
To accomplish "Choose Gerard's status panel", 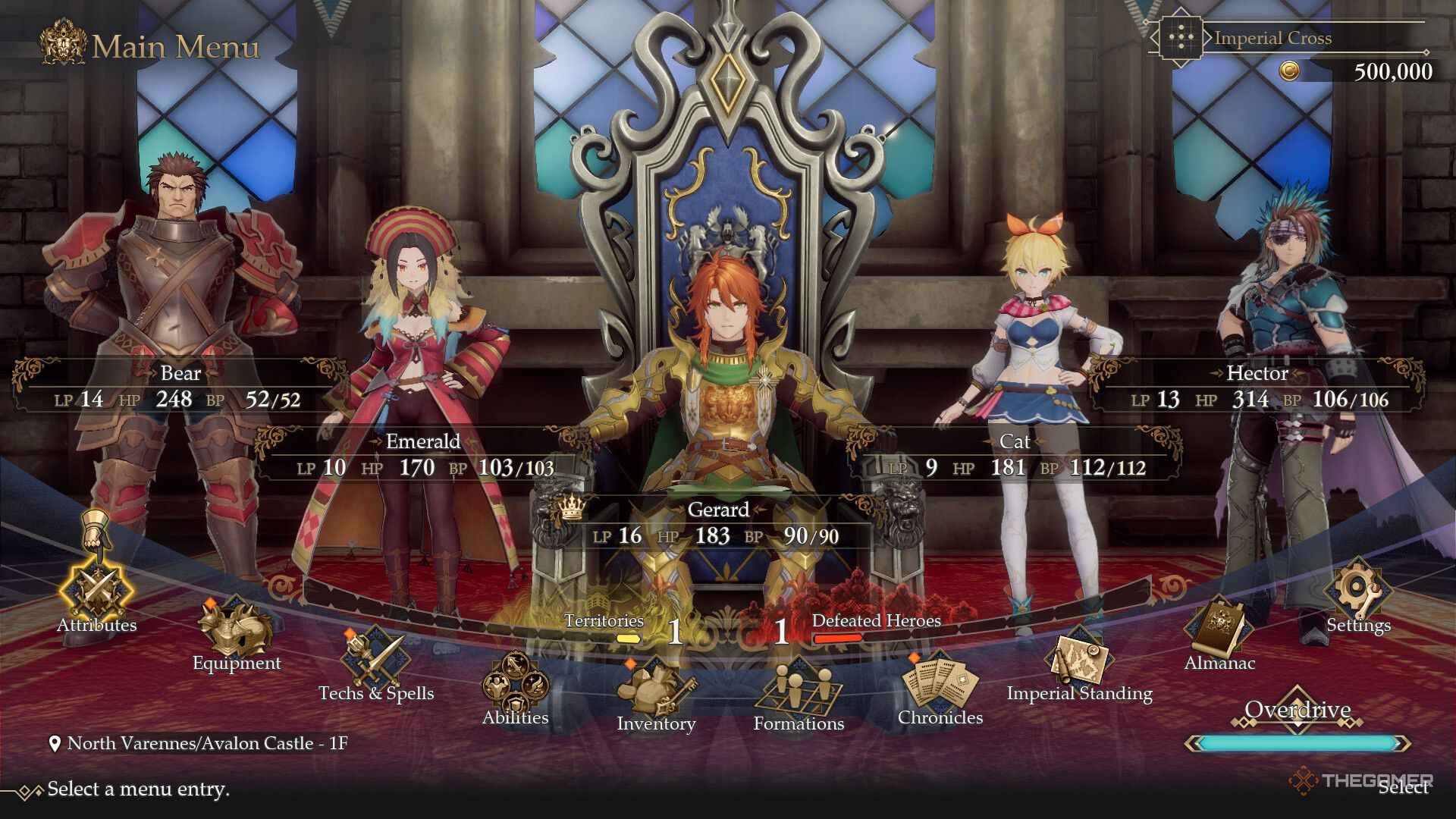I will pos(717,523).
